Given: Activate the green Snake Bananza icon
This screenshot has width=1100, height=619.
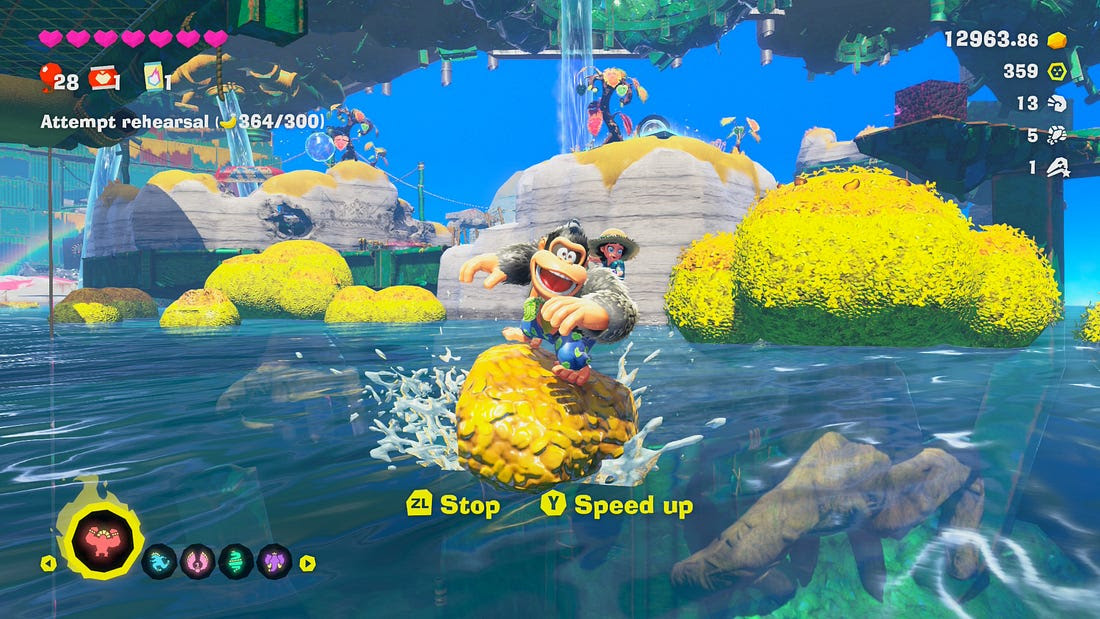Looking at the screenshot, I should (x=236, y=562).
